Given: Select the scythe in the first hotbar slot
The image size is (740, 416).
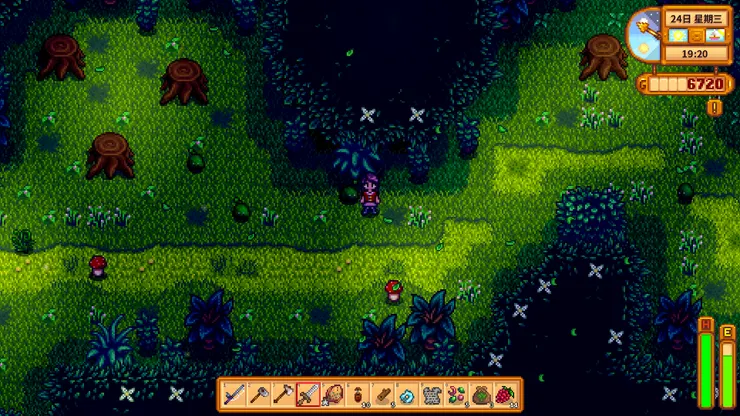Looking at the screenshot, I should (x=233, y=395).
